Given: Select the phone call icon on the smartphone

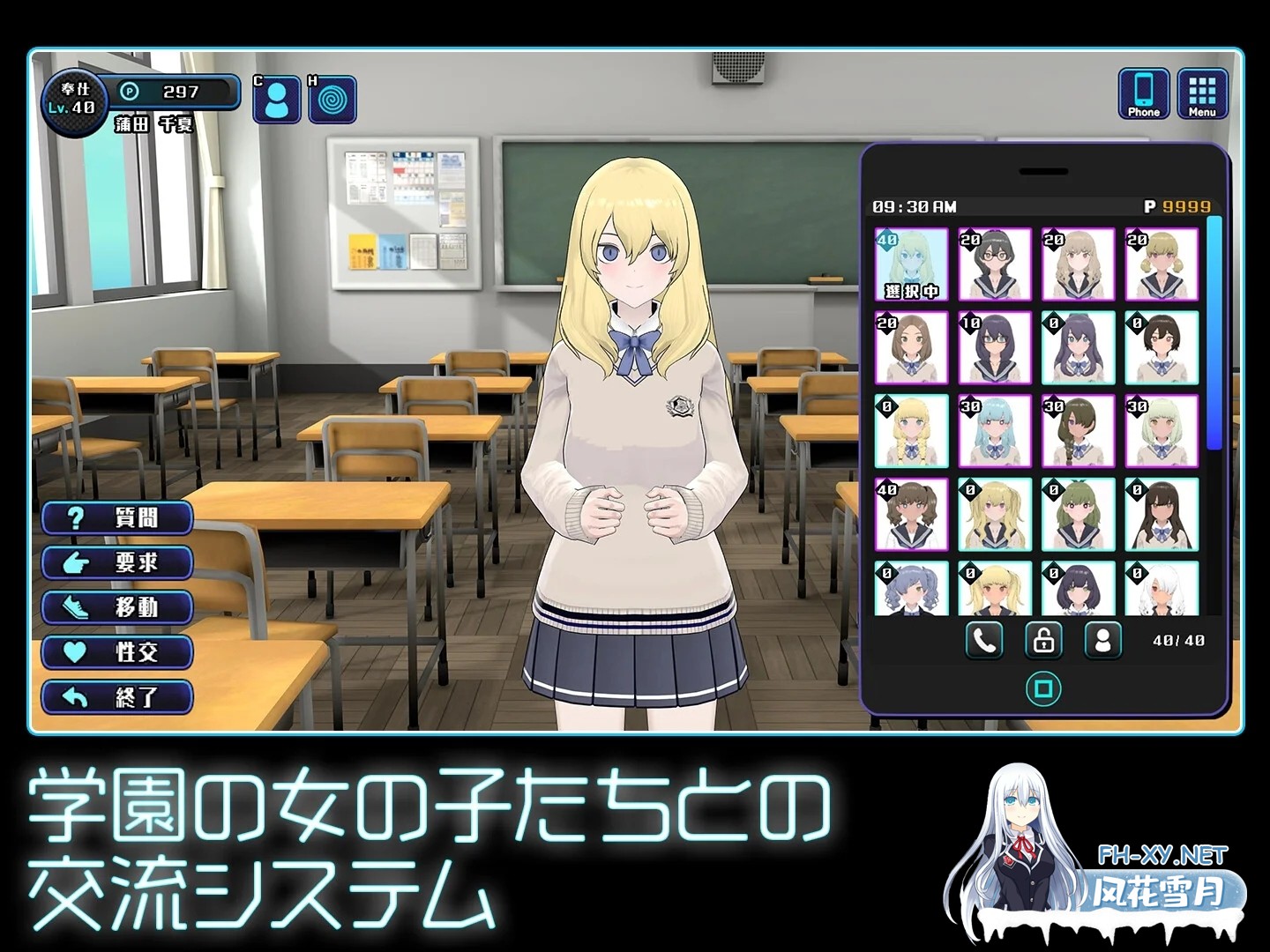Looking at the screenshot, I should (984, 641).
